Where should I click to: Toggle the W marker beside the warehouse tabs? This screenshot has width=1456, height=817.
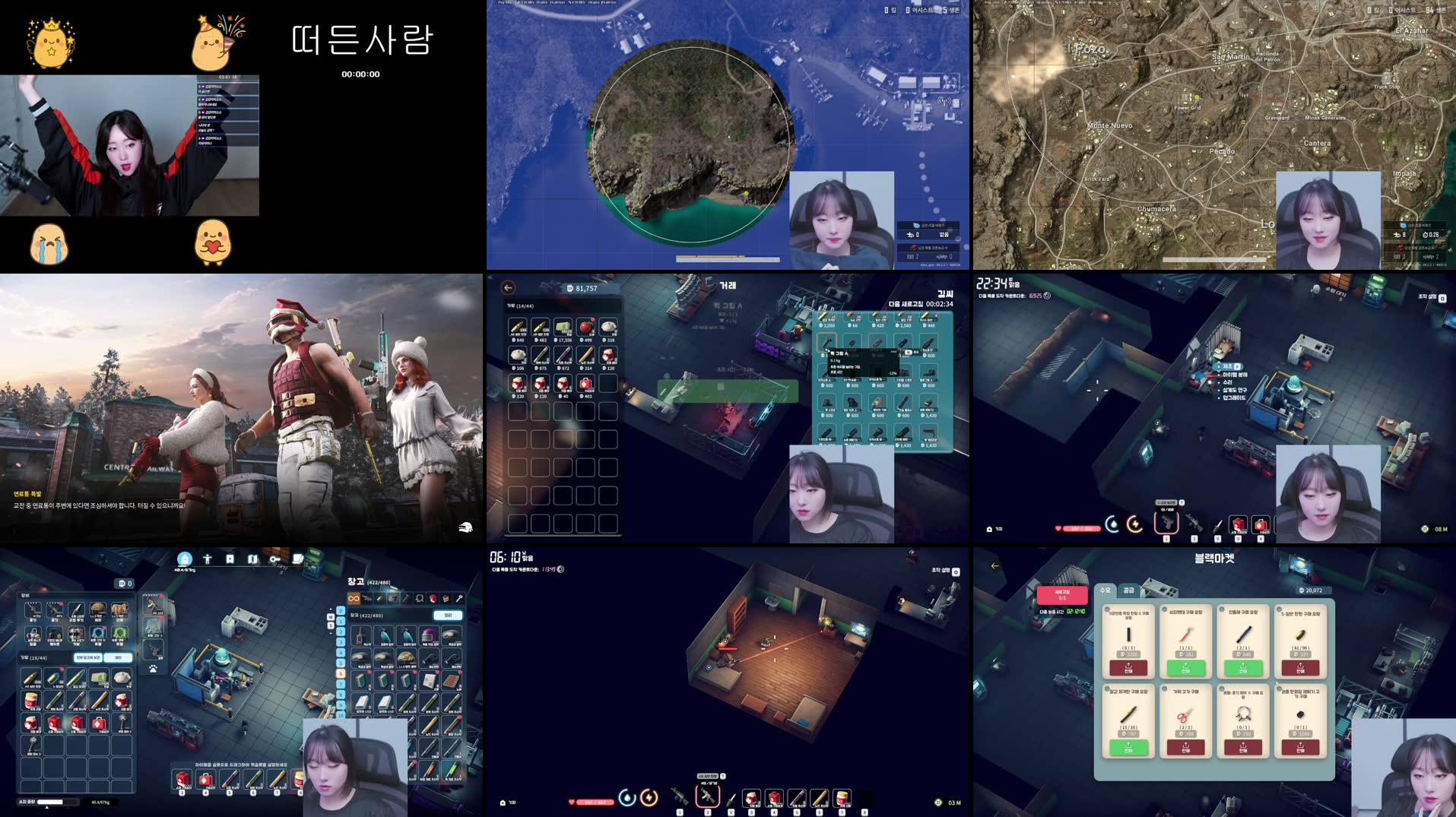pos(330,616)
